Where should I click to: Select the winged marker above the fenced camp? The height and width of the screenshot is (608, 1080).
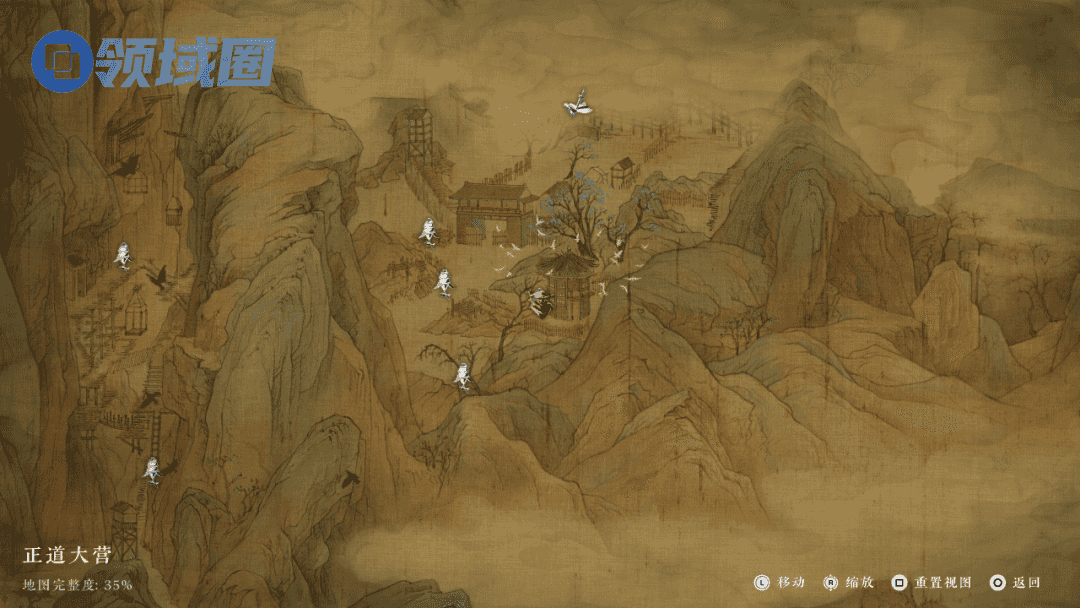tap(577, 106)
